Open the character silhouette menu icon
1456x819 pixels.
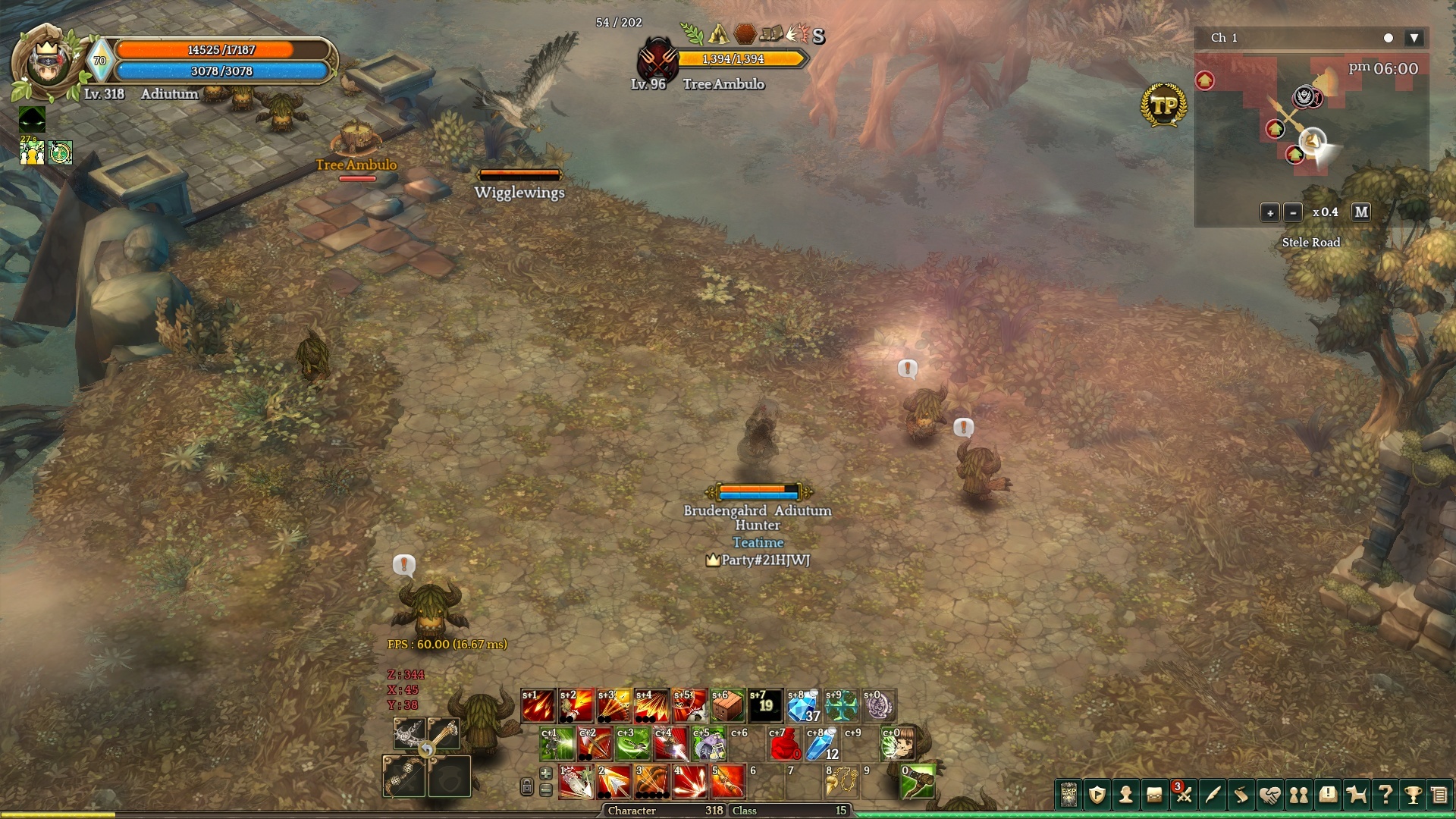tap(1126, 795)
